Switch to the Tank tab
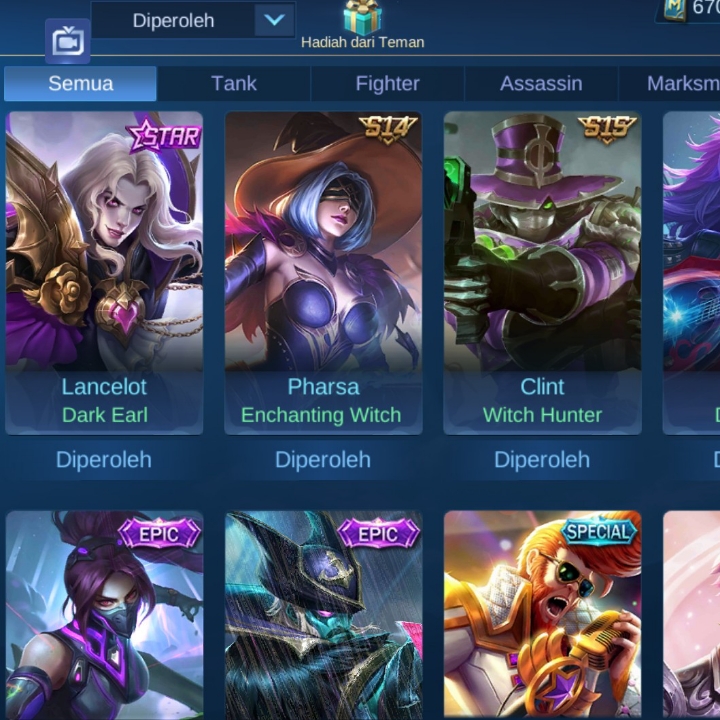720x720 pixels. 234,84
